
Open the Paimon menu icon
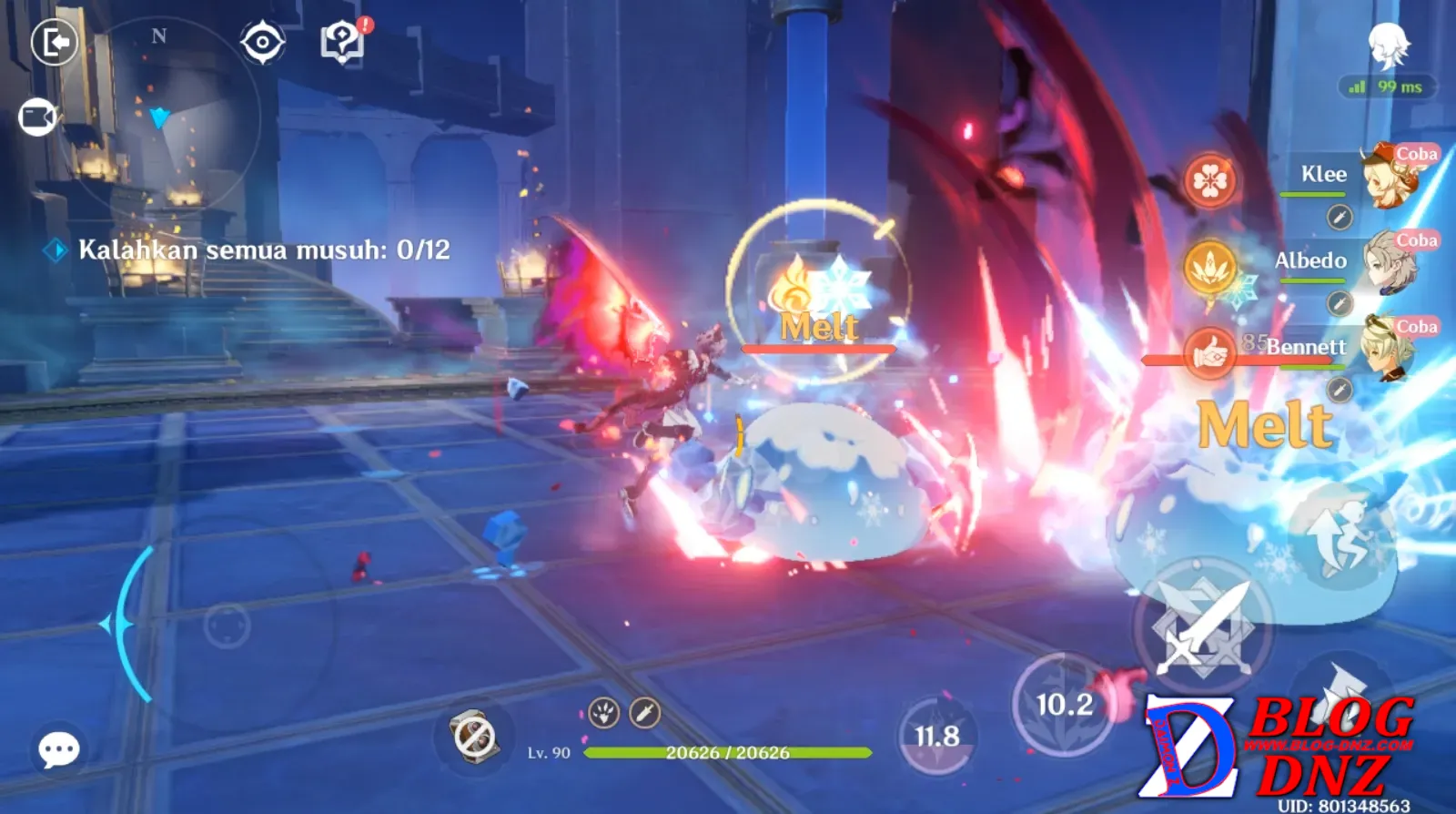click(x=1389, y=45)
